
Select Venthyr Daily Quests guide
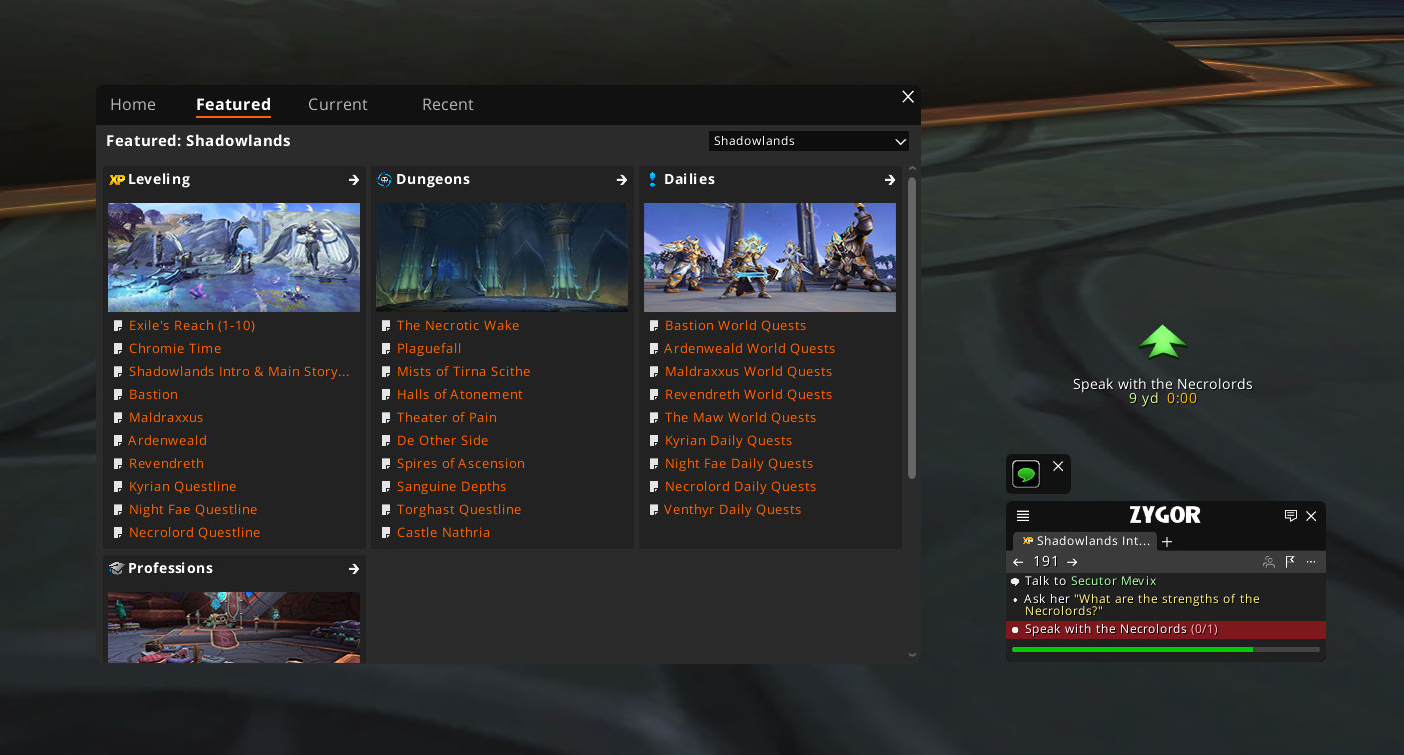[732, 510]
